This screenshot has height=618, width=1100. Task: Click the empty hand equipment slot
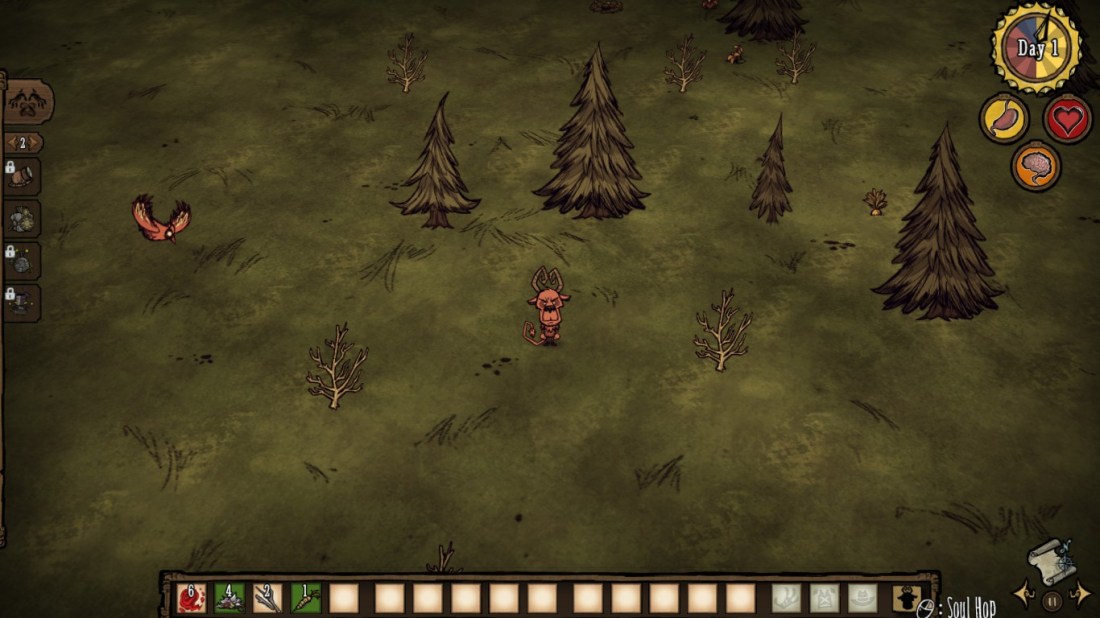(786, 598)
